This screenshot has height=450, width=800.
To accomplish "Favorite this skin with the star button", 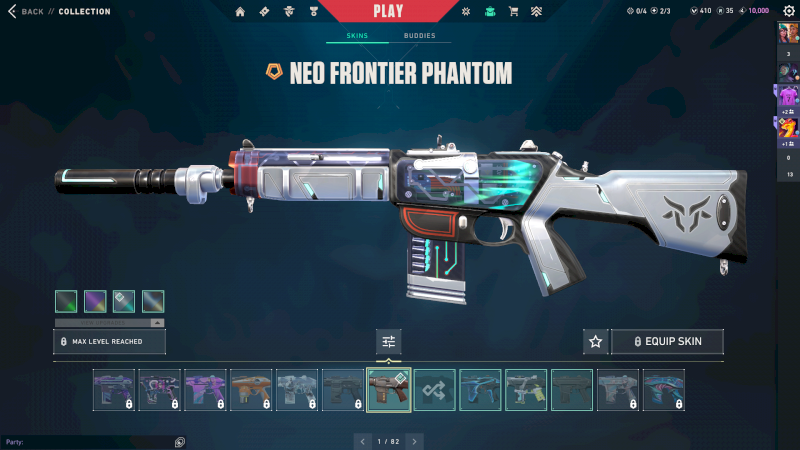I will (596, 342).
